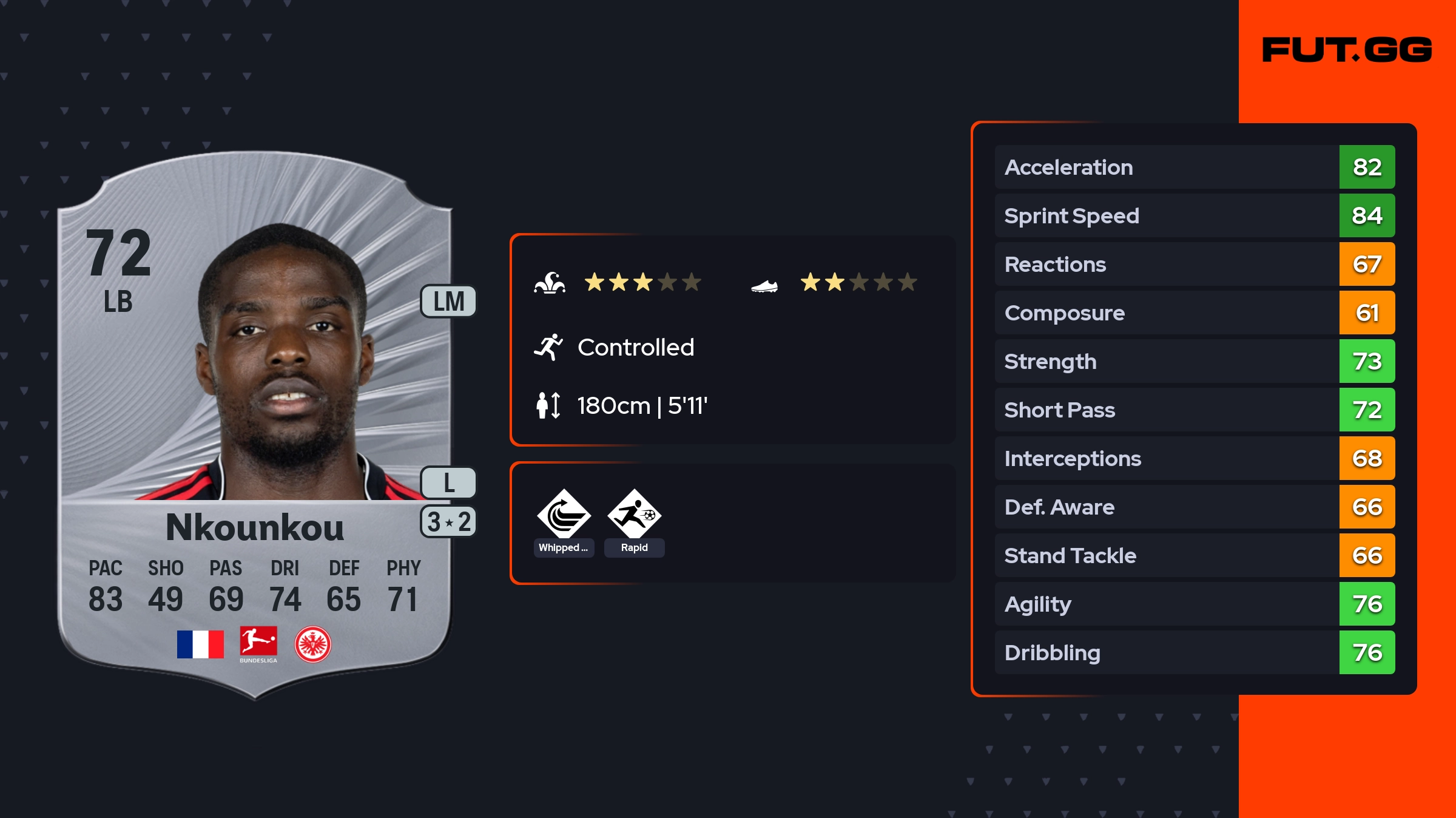This screenshot has width=1456, height=818.
Task: Select the Eintracht Frankfurt club crest
Action: click(x=312, y=644)
